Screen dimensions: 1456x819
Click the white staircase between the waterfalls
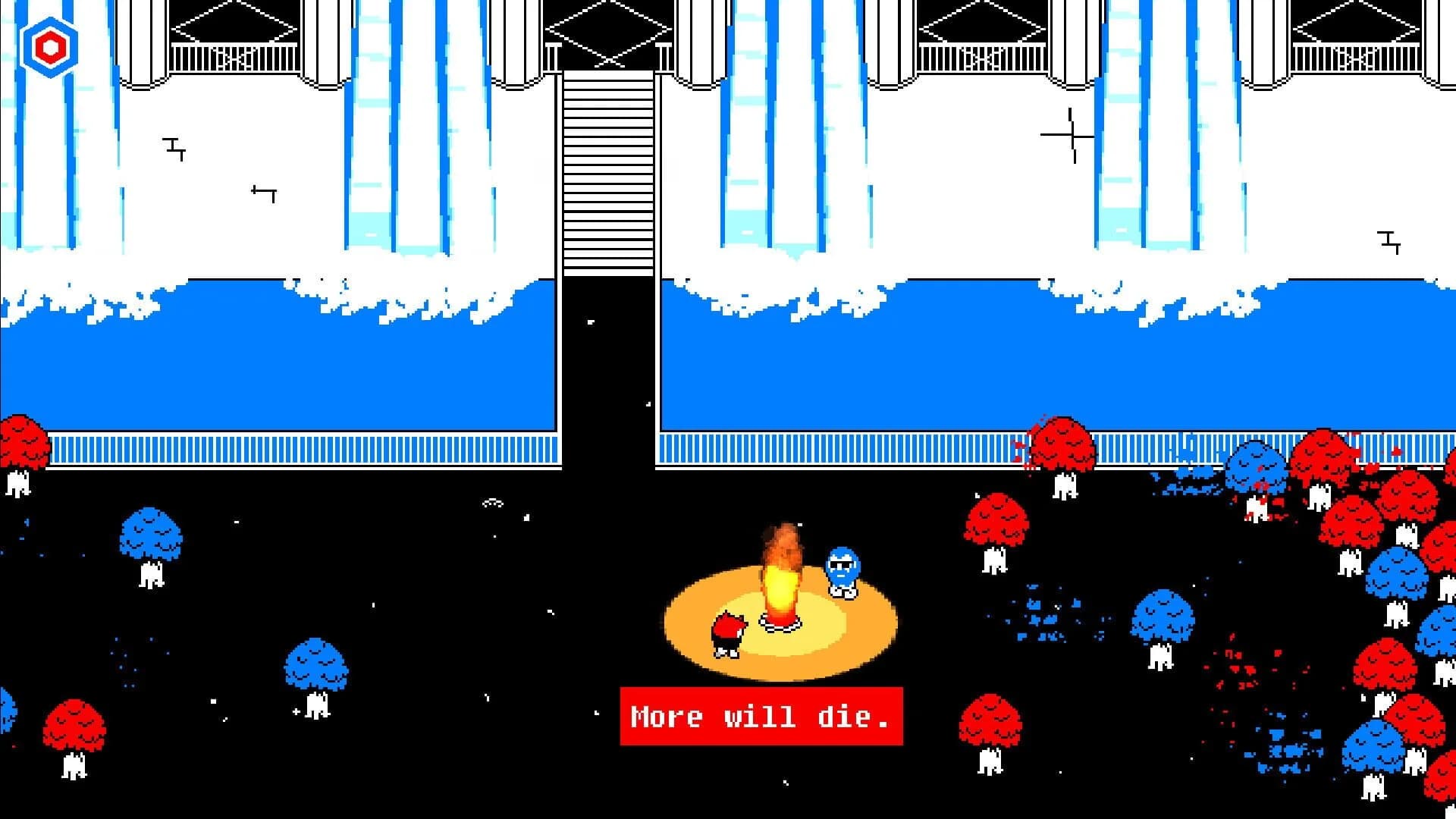click(605, 174)
